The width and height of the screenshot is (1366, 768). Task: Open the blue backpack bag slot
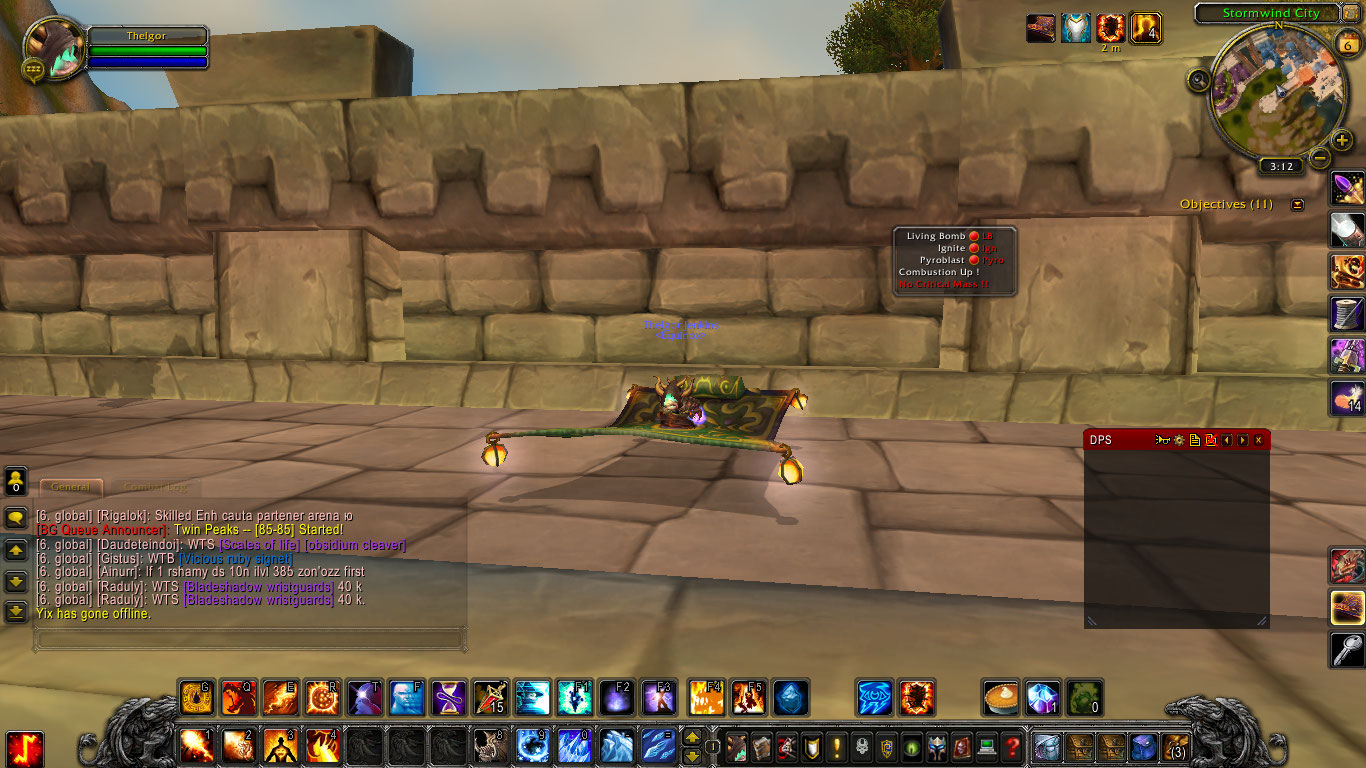coord(1142,746)
